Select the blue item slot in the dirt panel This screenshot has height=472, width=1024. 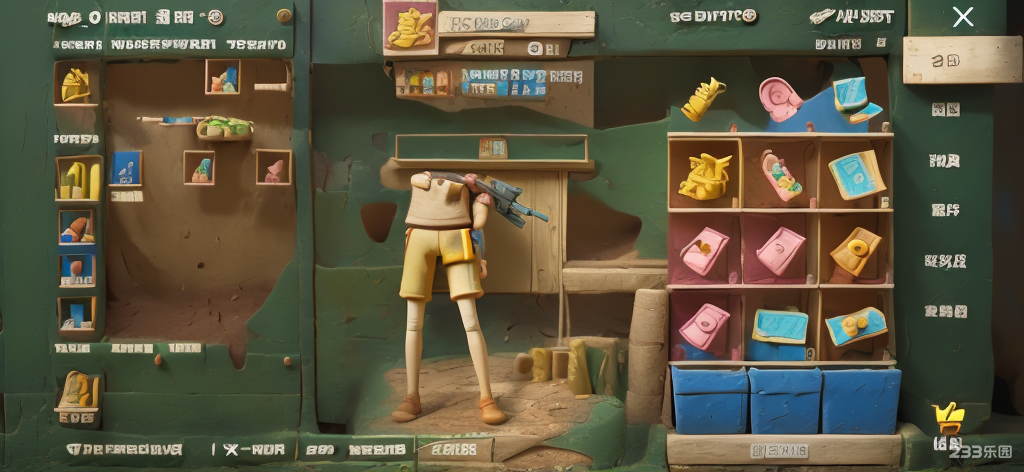[x=127, y=168]
